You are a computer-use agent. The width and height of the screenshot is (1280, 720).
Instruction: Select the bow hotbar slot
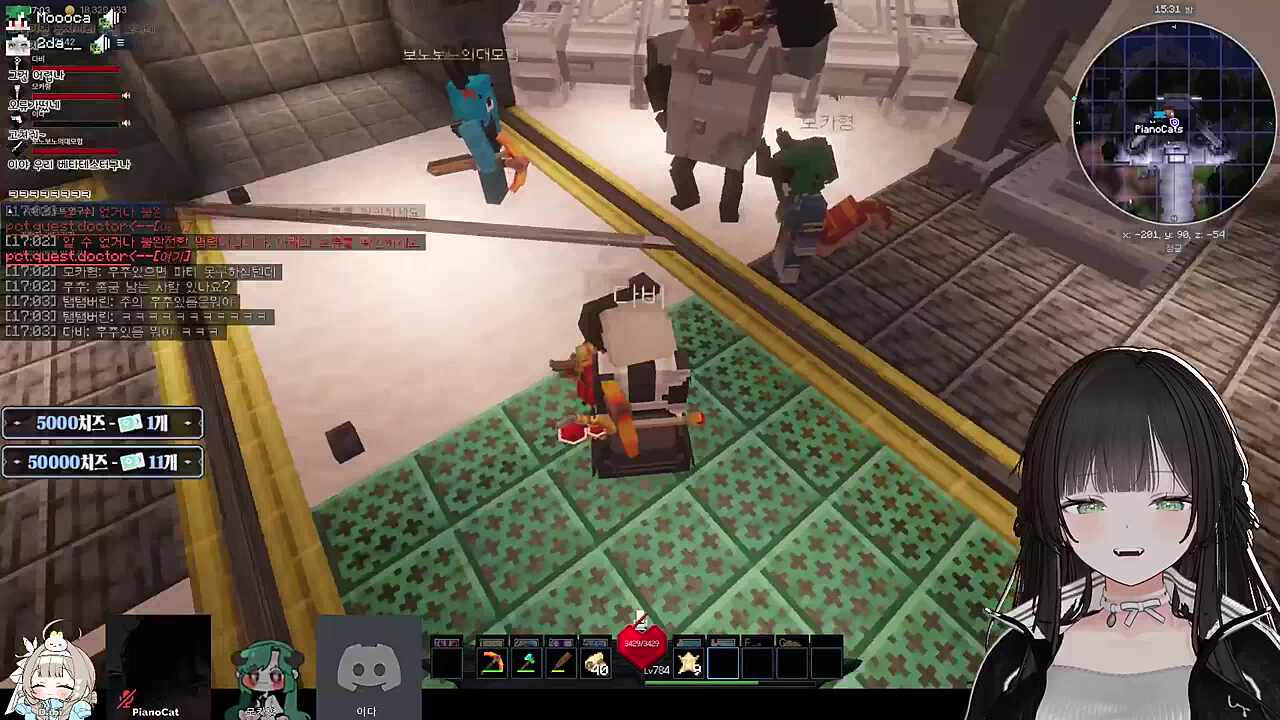492,664
